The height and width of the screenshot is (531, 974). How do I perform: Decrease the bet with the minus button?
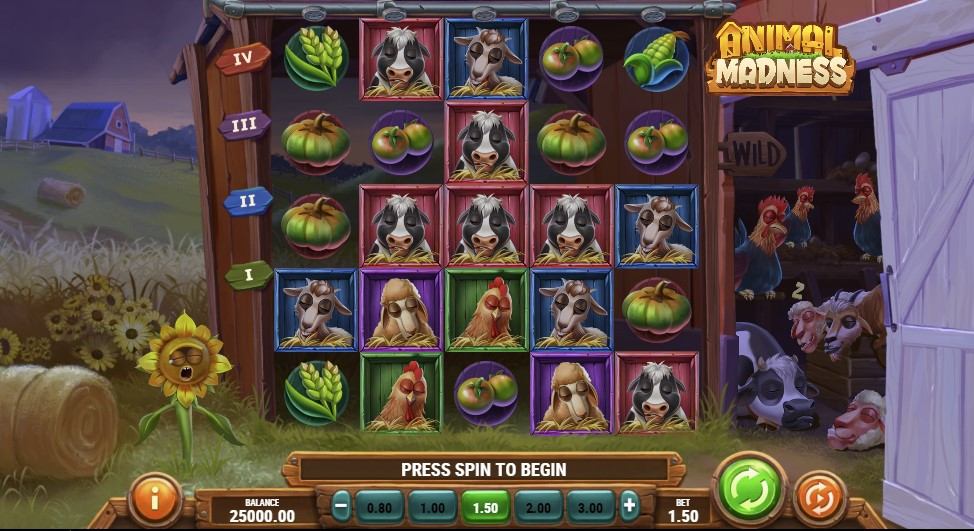tap(341, 505)
